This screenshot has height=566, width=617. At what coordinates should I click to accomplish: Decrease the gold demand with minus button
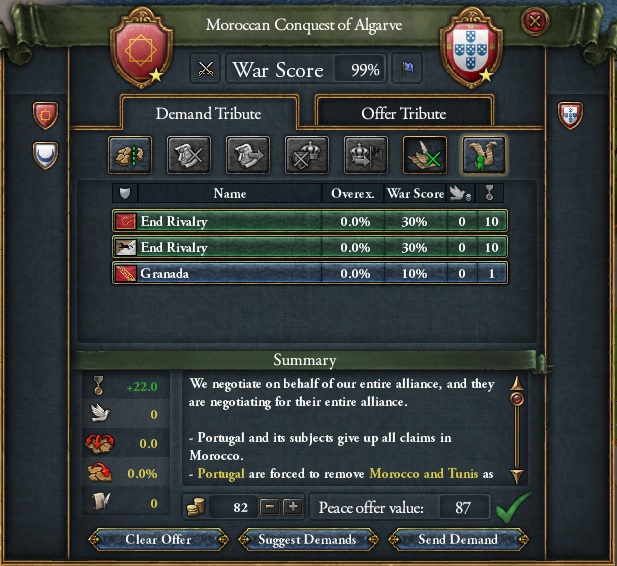pyautogui.click(x=268, y=506)
